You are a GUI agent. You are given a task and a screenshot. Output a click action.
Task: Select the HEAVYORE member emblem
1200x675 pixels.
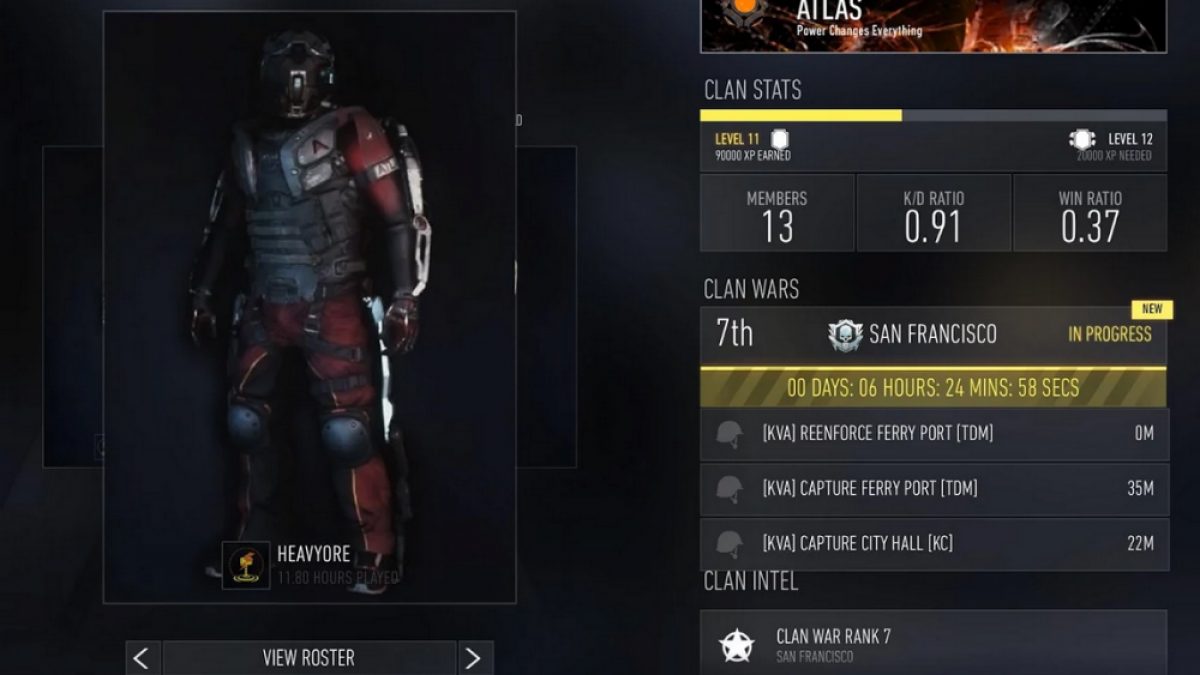(x=246, y=565)
